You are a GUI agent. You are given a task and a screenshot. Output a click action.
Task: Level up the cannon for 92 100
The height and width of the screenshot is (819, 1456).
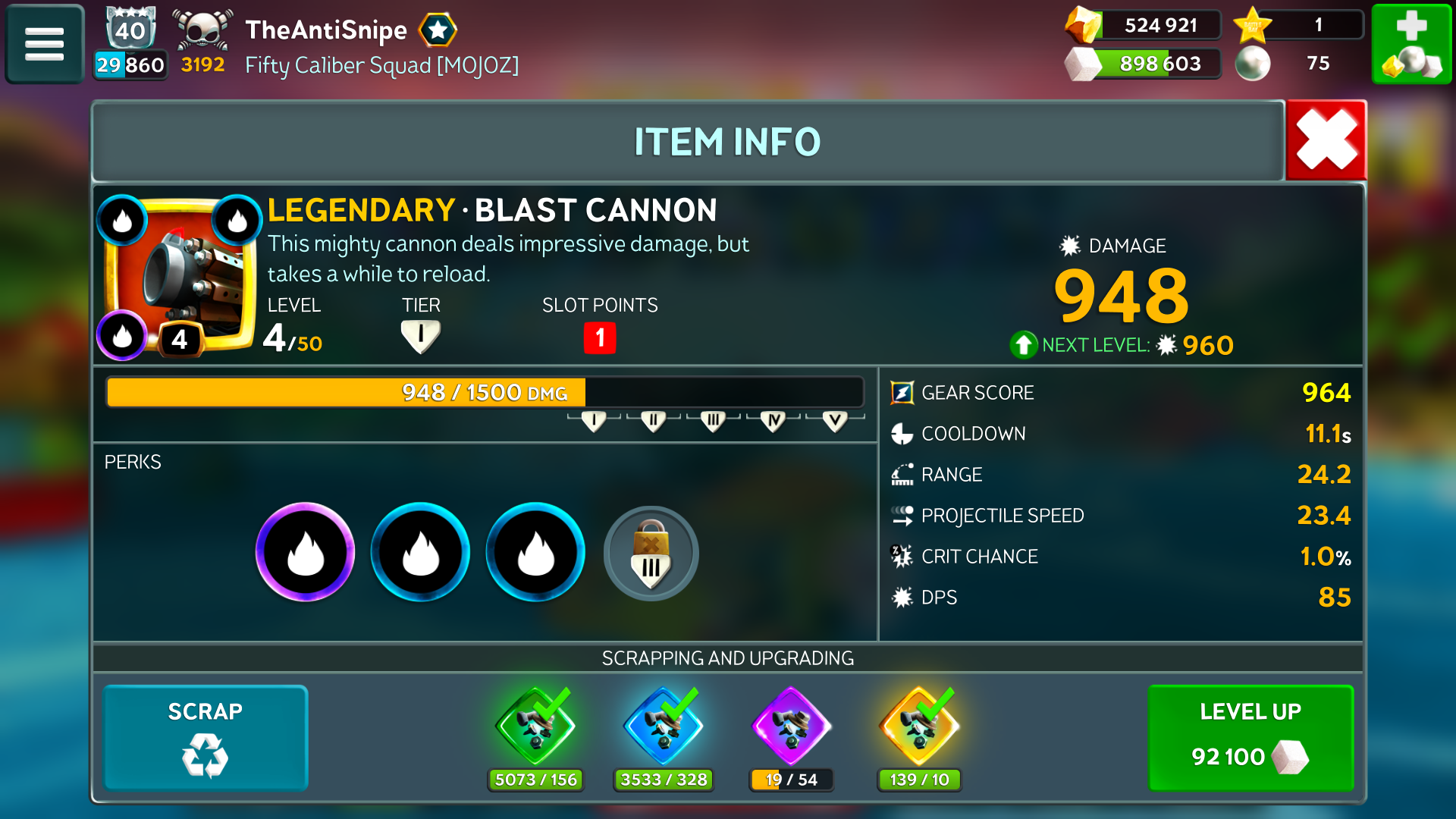click(1250, 738)
